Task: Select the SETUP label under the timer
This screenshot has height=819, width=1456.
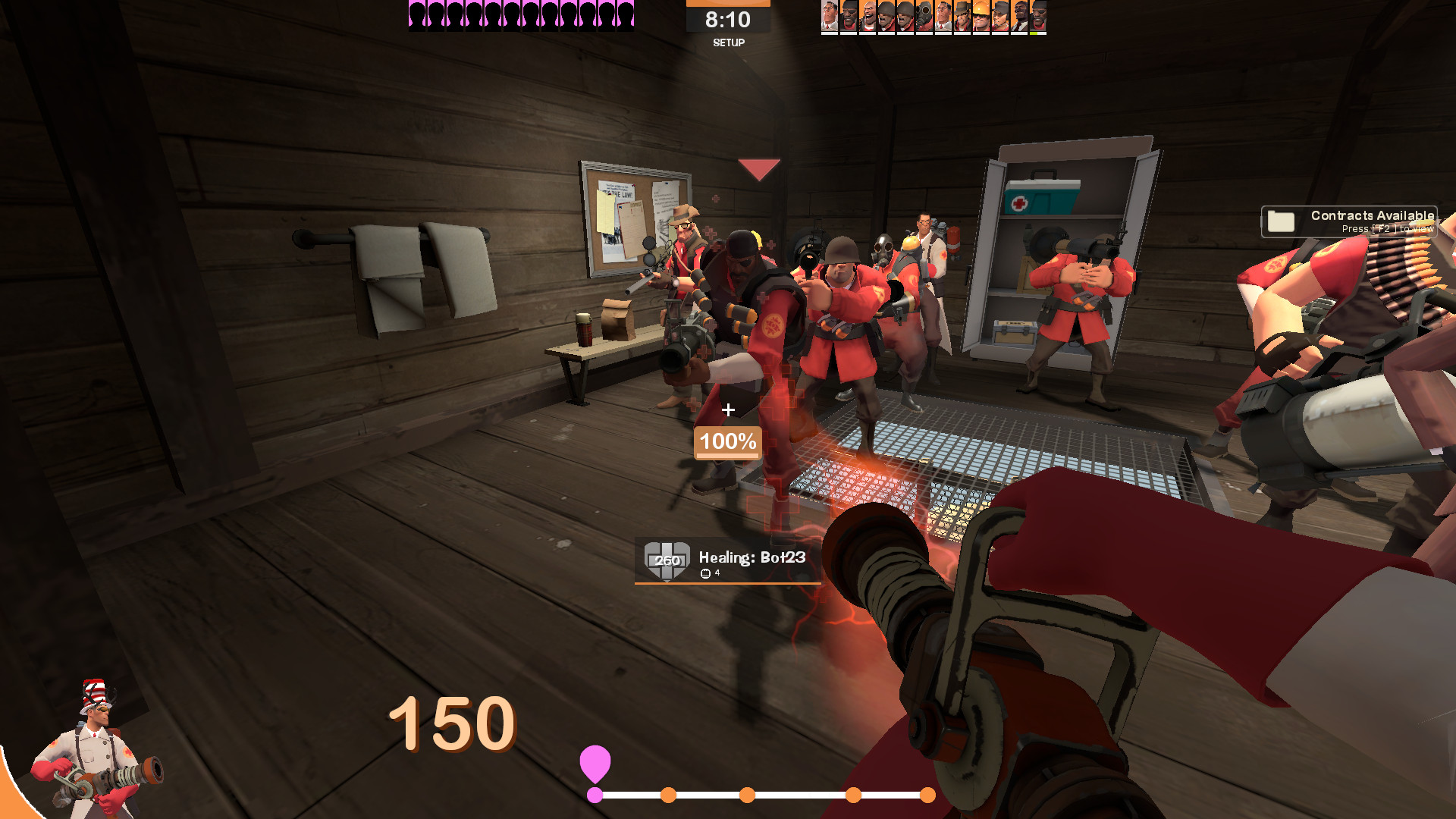Action: pos(730,44)
